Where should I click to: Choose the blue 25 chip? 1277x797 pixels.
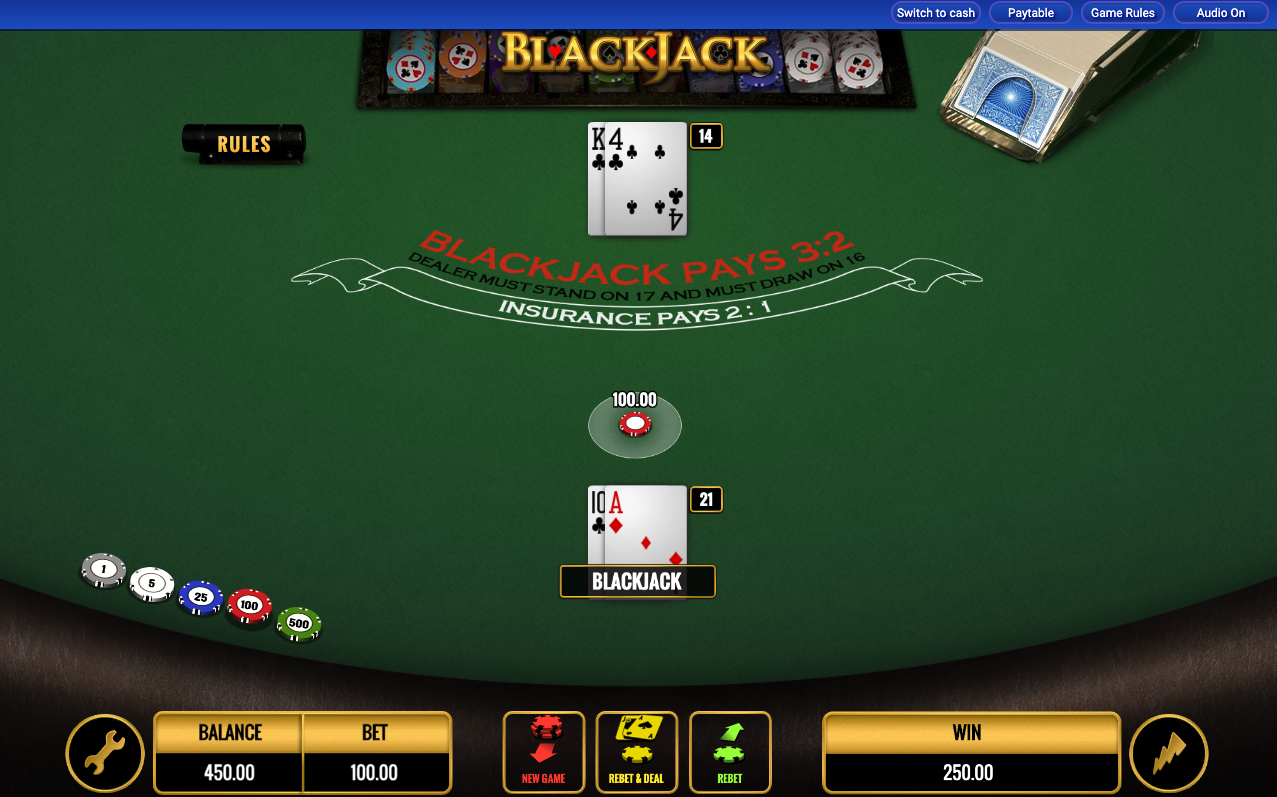200,597
